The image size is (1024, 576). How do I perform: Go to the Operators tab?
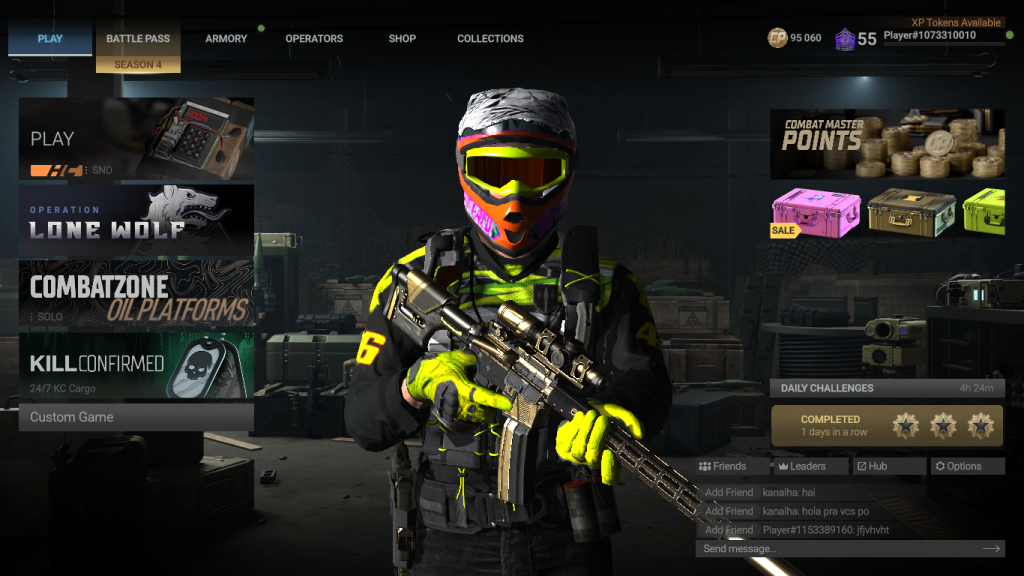click(314, 39)
